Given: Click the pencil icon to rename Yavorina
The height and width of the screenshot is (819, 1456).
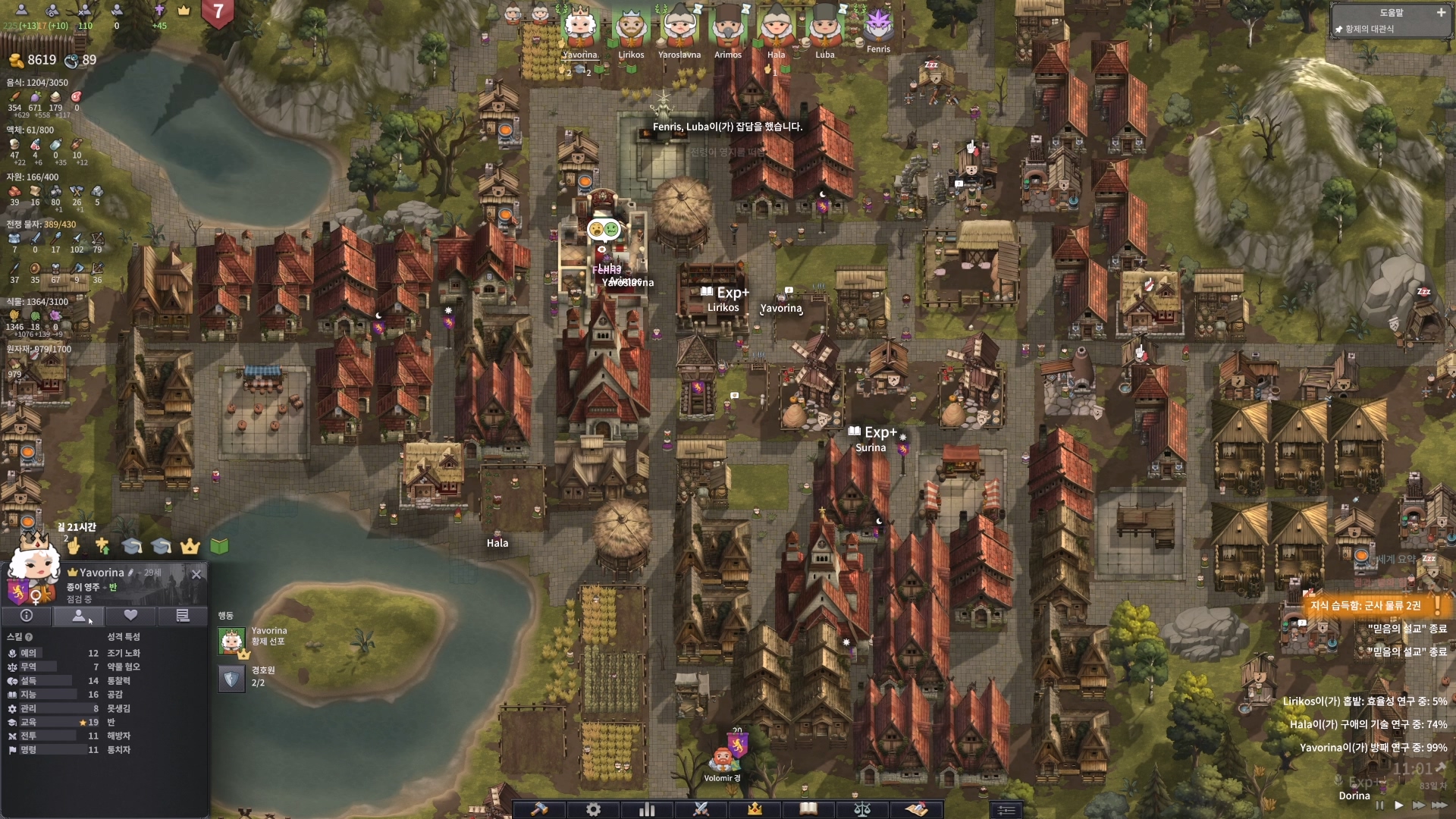Looking at the screenshot, I should pos(131,573).
